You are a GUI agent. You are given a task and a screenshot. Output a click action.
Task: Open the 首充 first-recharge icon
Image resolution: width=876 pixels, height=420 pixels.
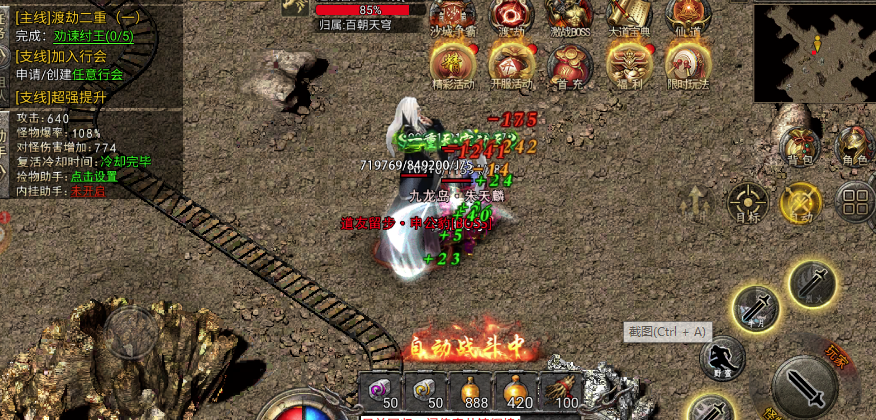coord(570,66)
